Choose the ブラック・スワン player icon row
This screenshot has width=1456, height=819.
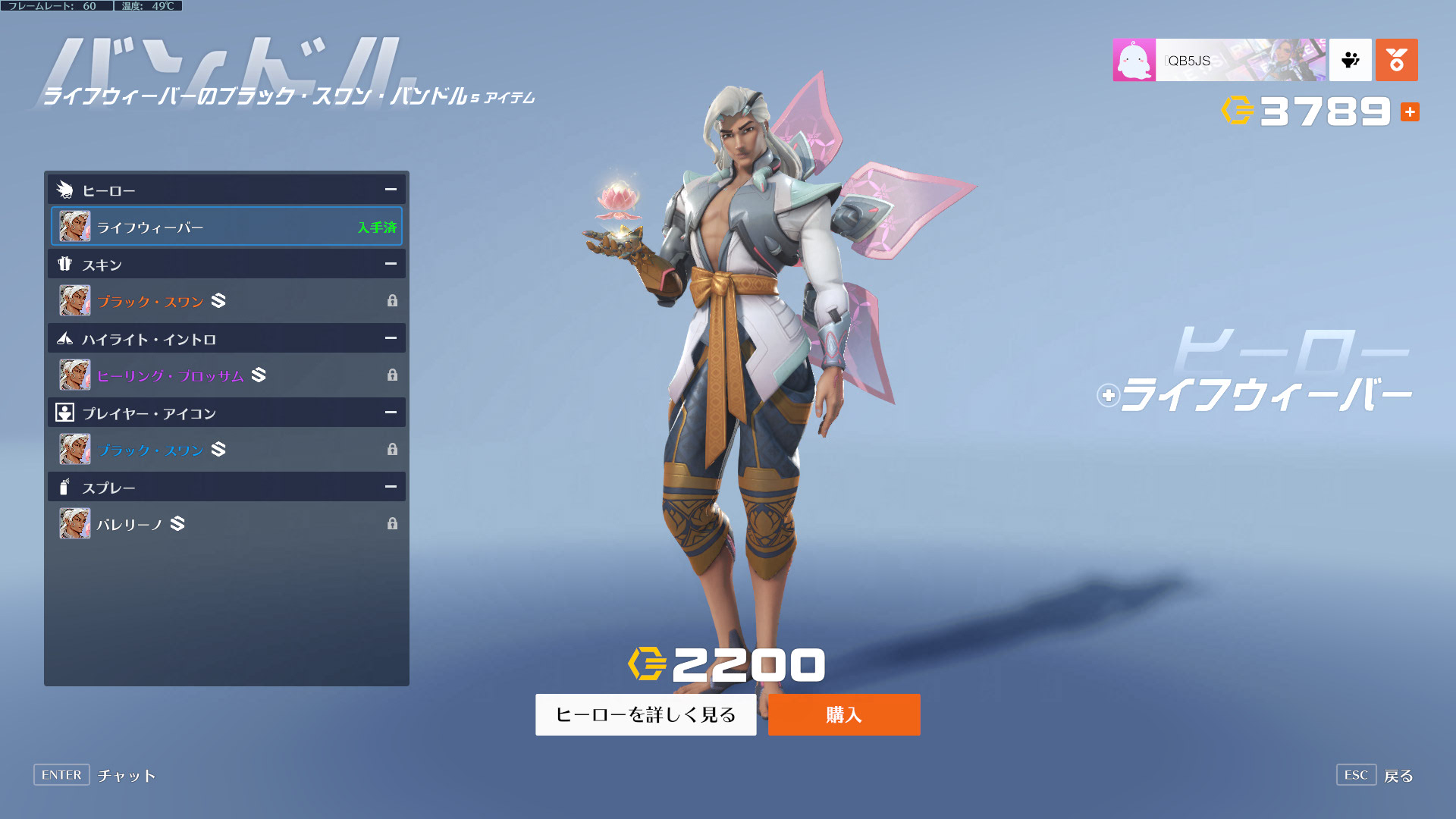[226, 450]
